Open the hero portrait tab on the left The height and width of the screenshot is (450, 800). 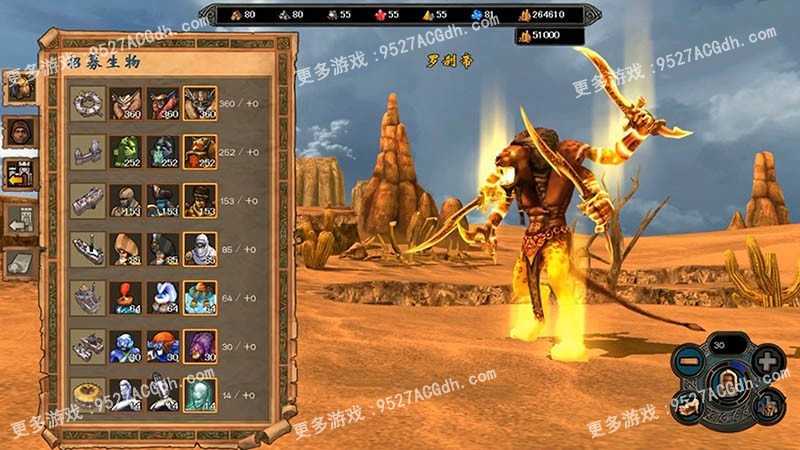point(19,131)
